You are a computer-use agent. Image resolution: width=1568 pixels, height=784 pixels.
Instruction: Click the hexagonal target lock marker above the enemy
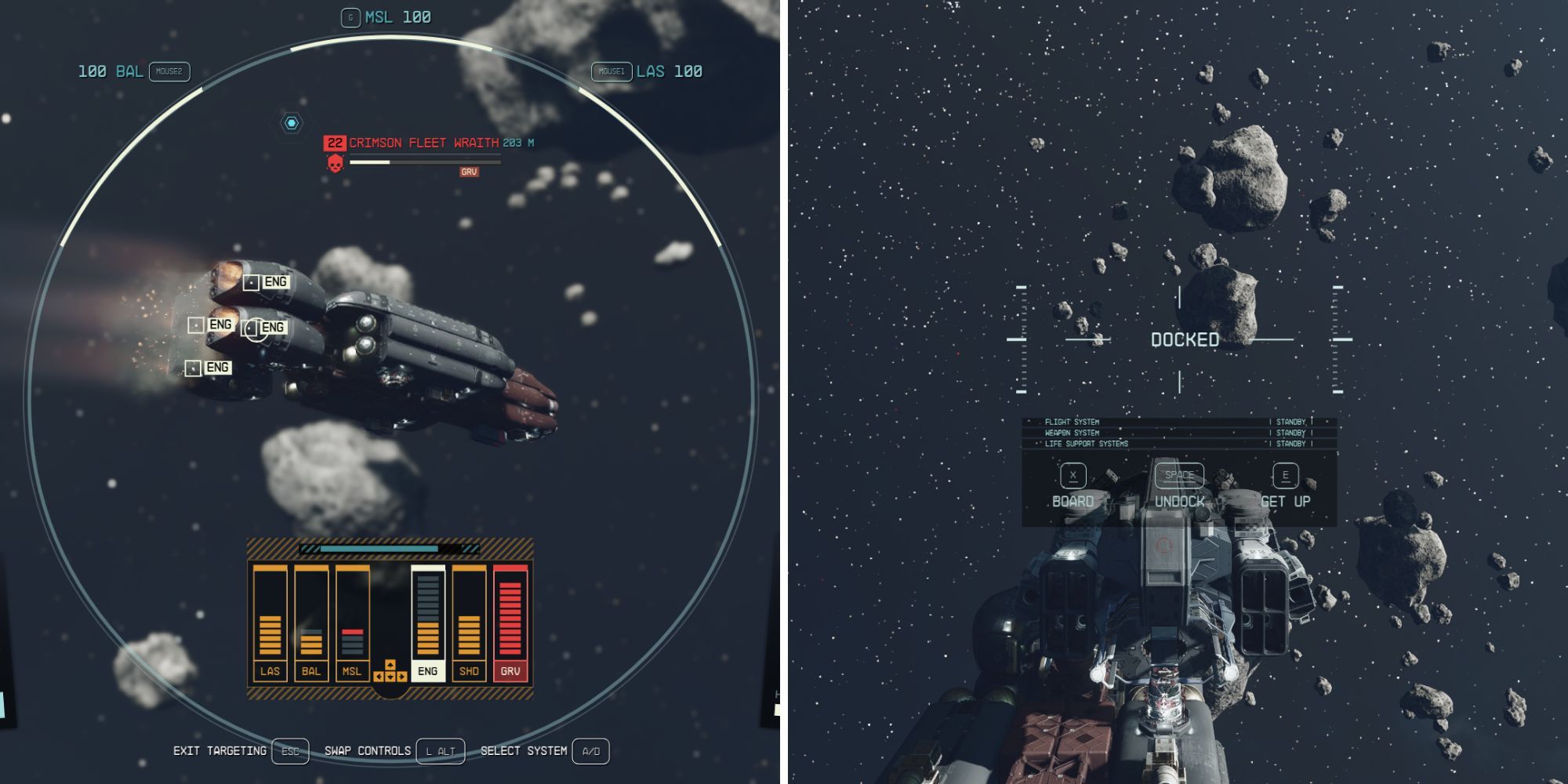[291, 122]
